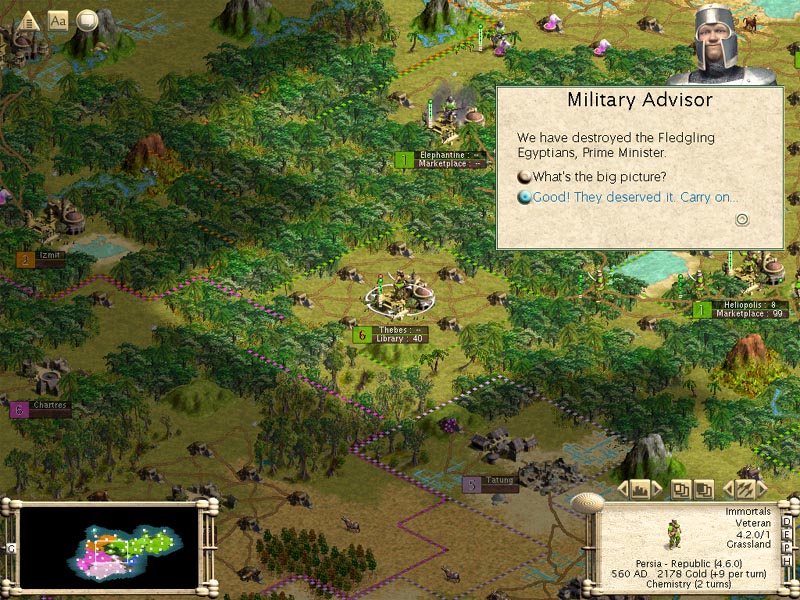Click the P button on info box
Viewport: 800px width, 600px height.
coord(787,548)
